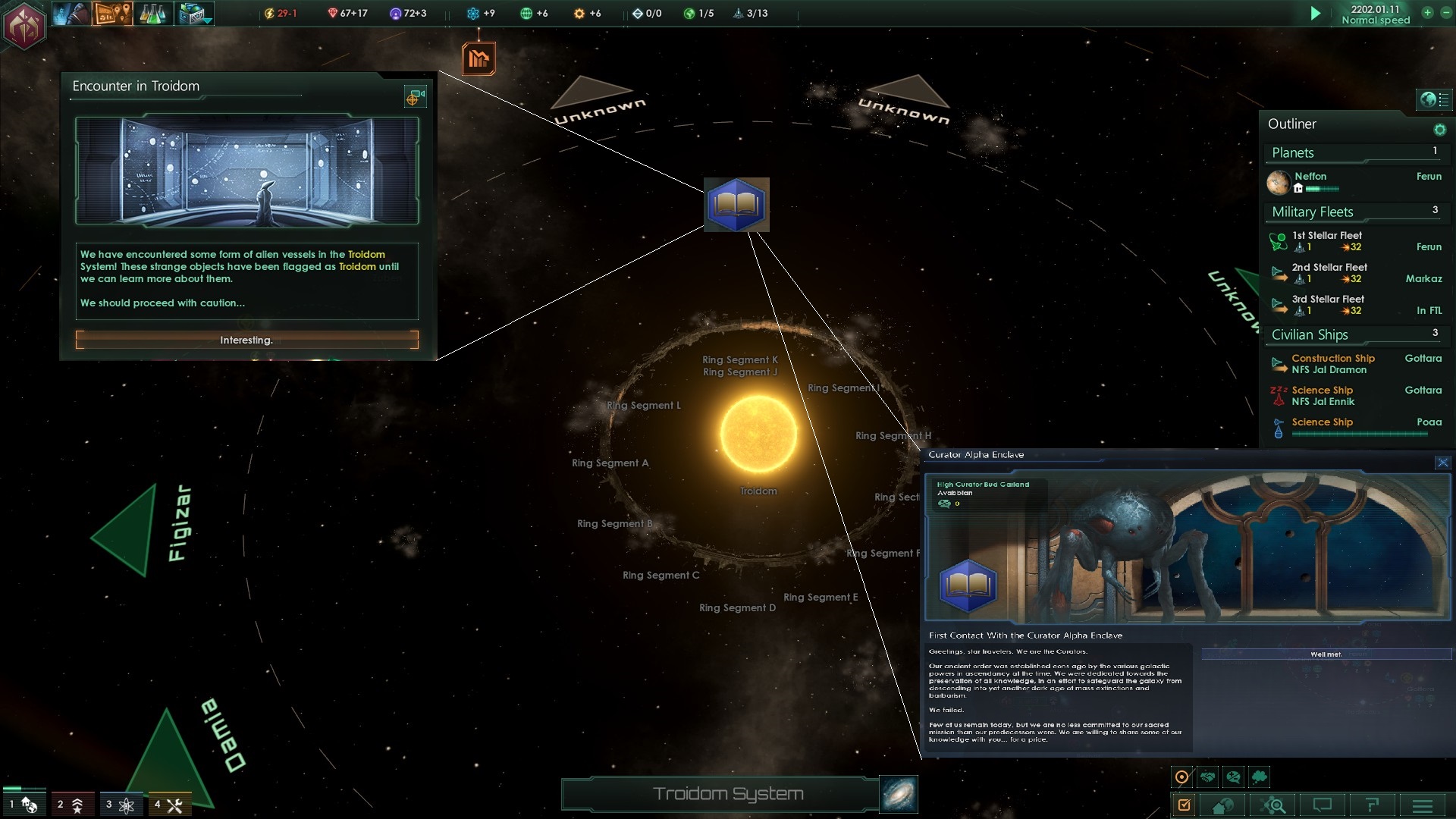
Task: Click the orange notification icon below the top bar
Action: click(x=479, y=58)
